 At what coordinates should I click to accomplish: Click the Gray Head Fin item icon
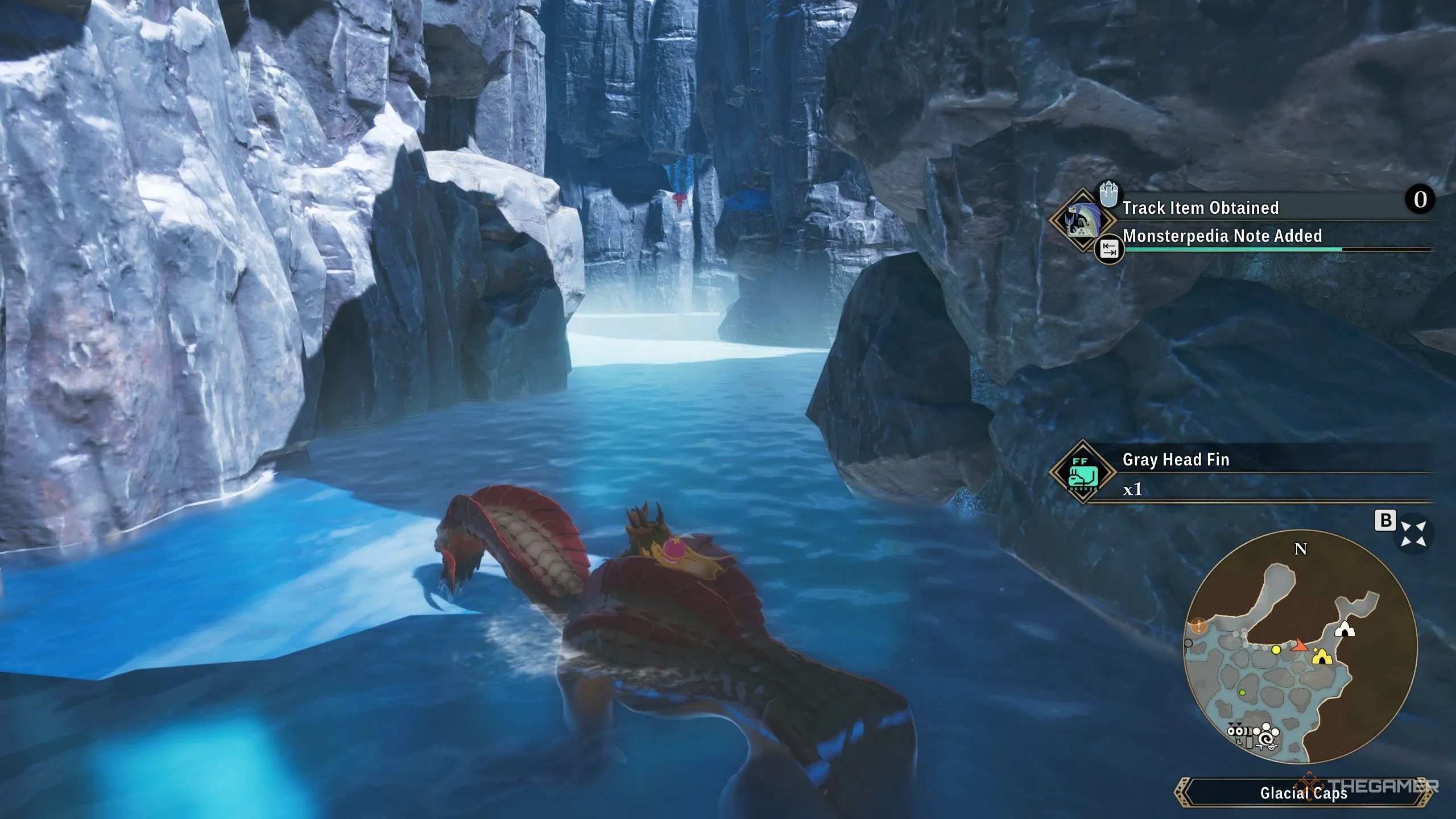coord(1081,471)
